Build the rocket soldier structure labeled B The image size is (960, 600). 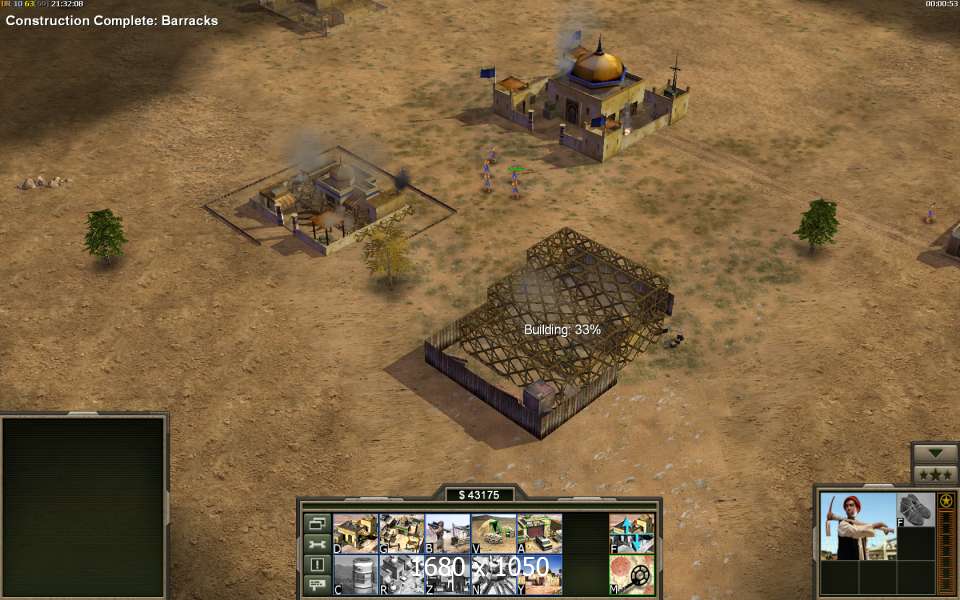(x=447, y=533)
